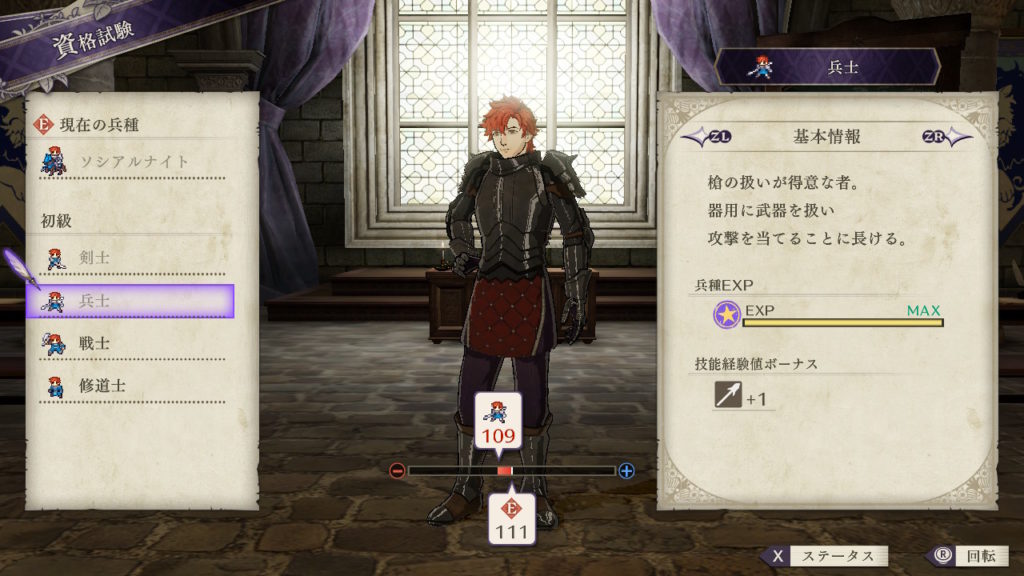
Task: Select the 剣士 class entry
Action: (130, 259)
